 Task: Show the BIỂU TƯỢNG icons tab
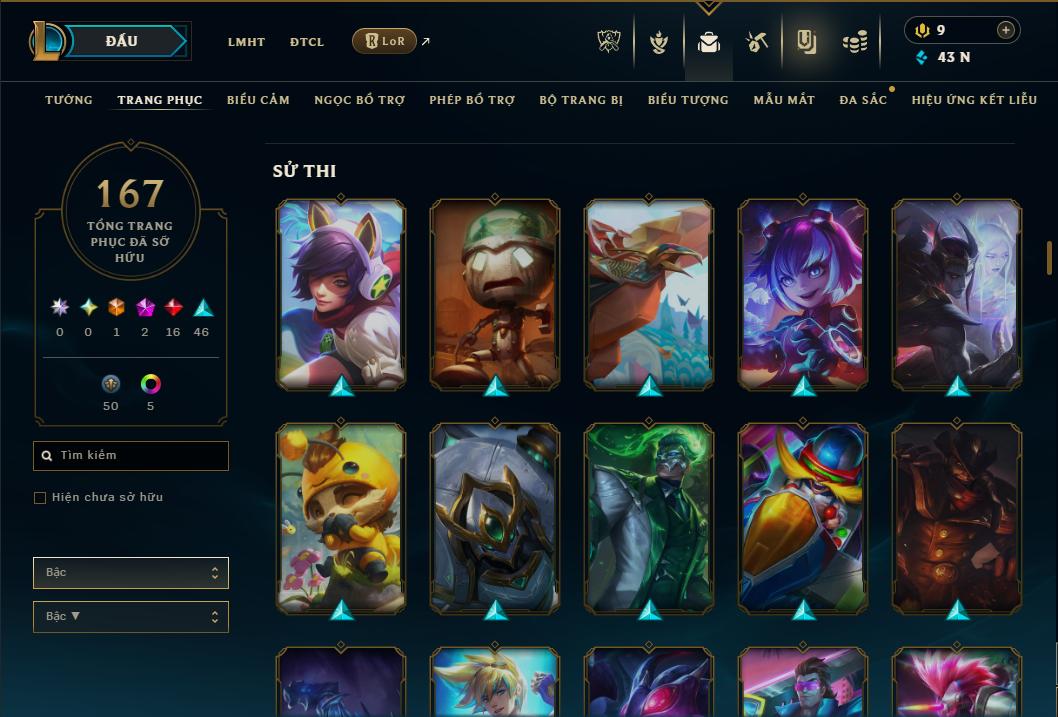point(688,100)
